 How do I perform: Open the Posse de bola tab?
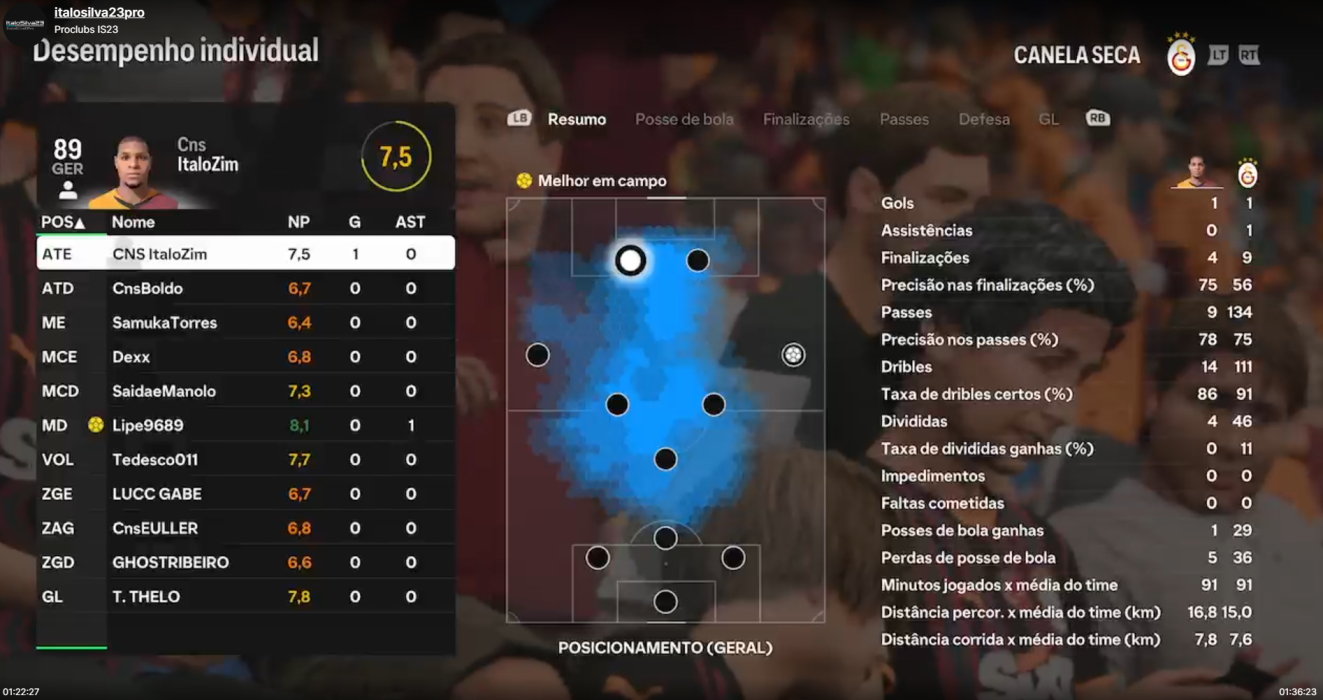coord(684,119)
